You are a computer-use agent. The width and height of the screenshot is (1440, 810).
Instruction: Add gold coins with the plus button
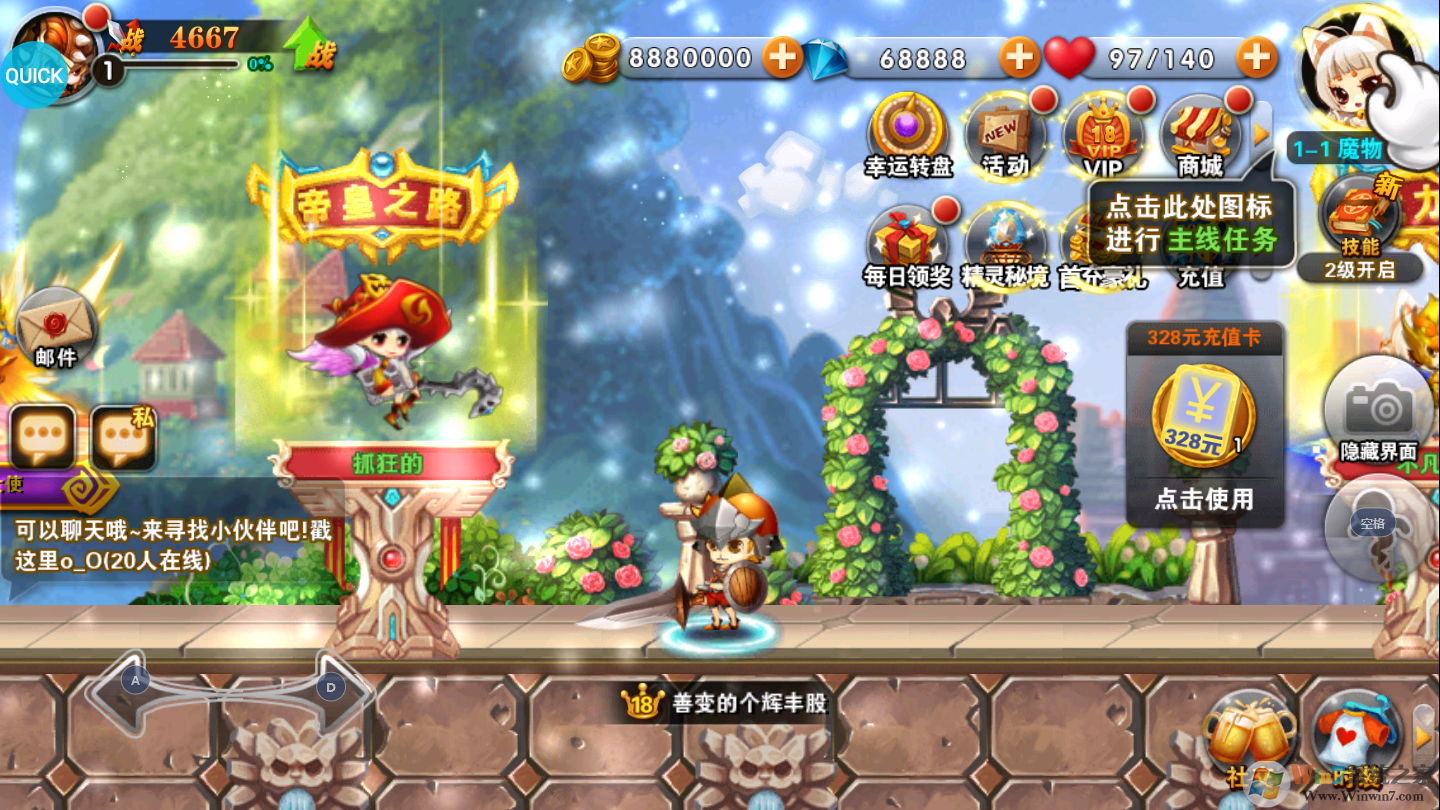click(x=782, y=58)
